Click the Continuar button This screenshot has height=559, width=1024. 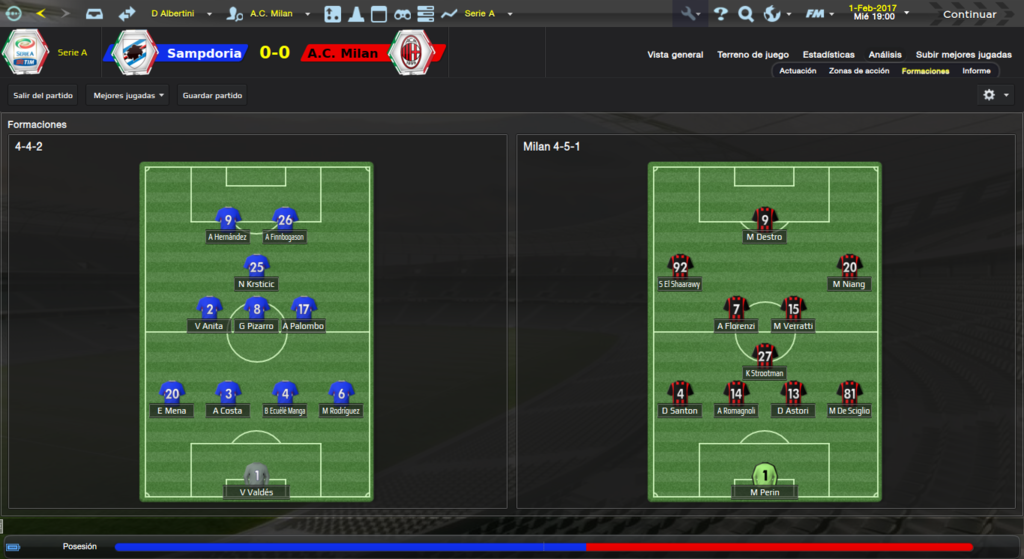click(x=969, y=14)
